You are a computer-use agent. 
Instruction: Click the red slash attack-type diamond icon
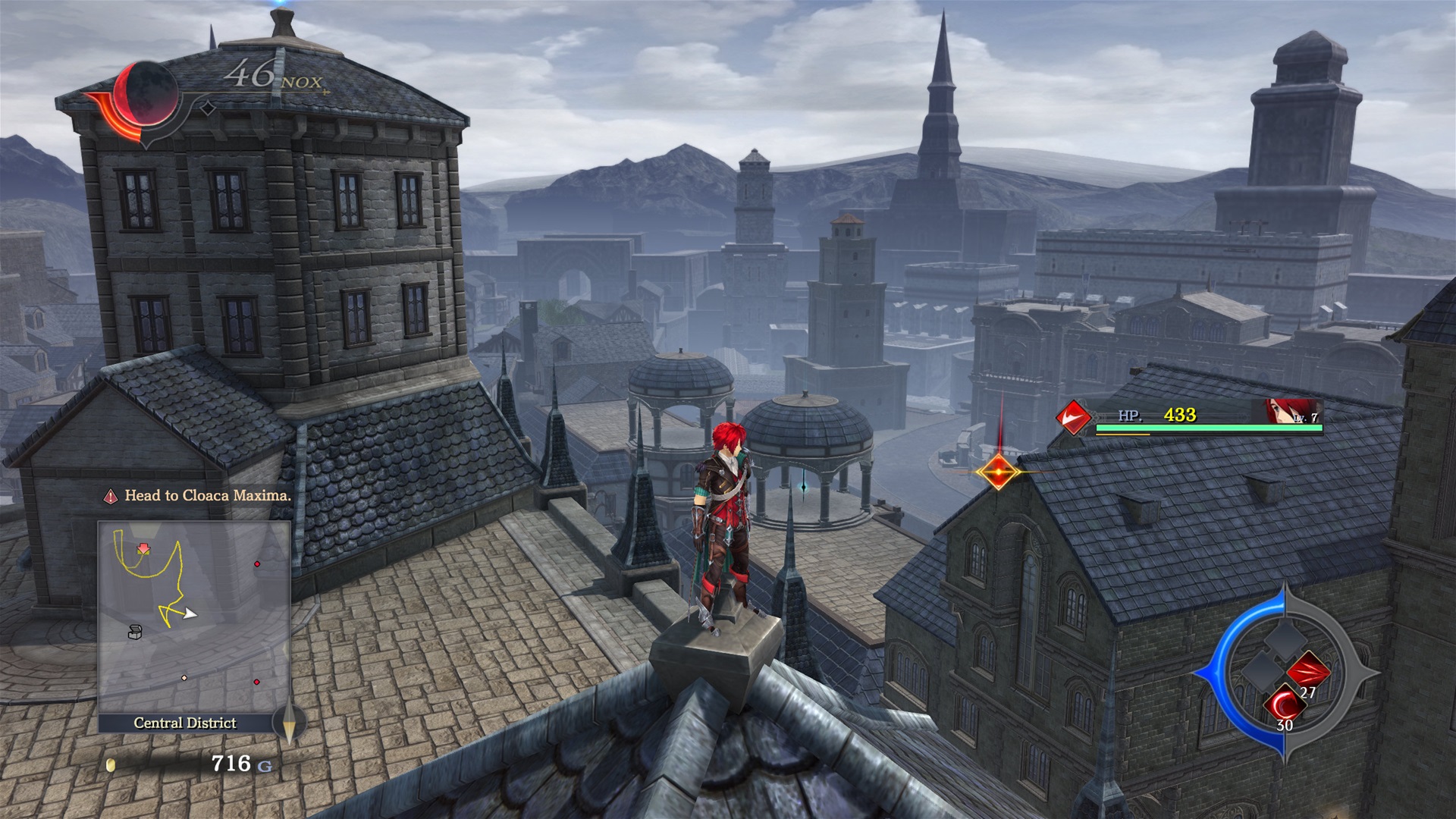click(x=1074, y=417)
